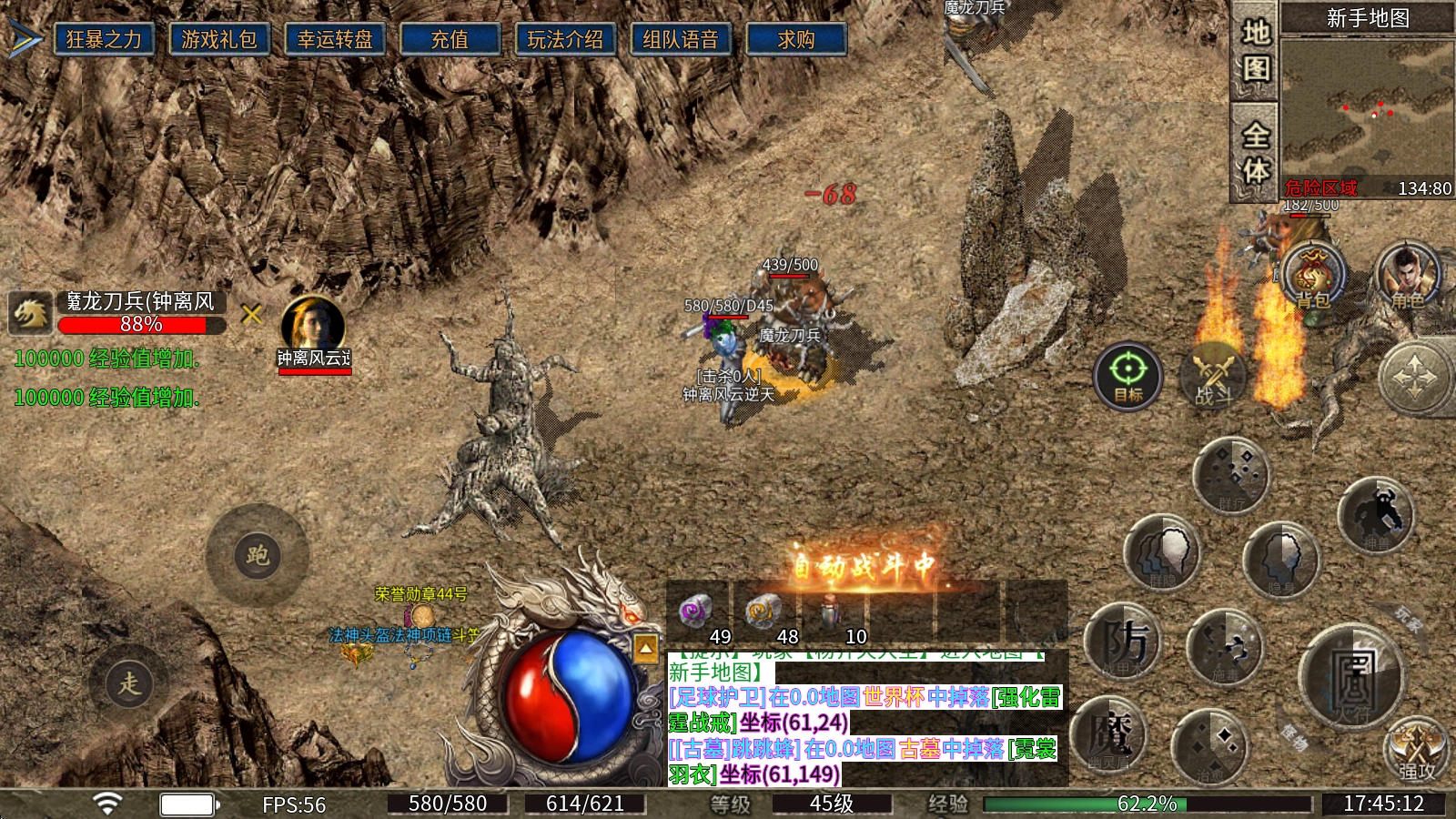Open the 地图 map button

pos(1256,51)
